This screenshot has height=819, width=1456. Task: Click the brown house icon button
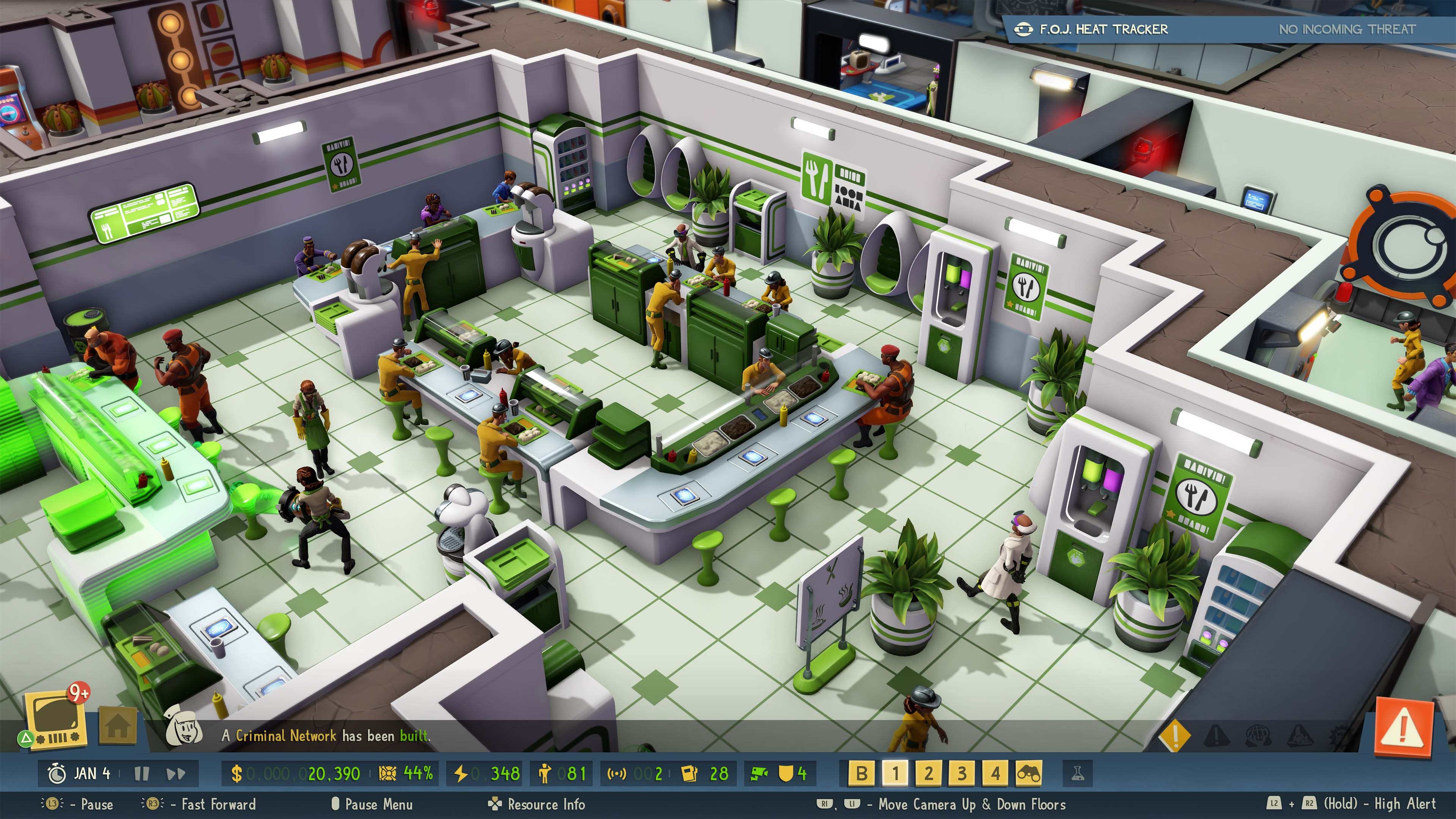tap(118, 726)
